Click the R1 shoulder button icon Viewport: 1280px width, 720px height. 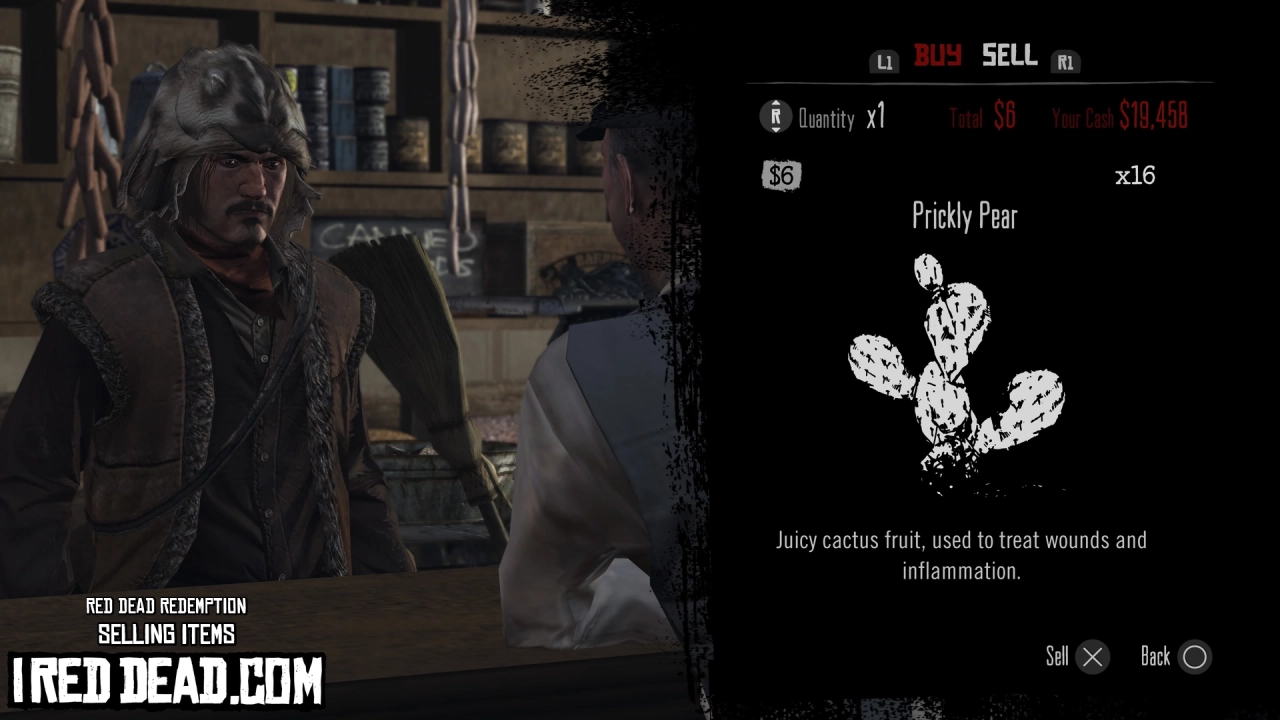[1066, 61]
